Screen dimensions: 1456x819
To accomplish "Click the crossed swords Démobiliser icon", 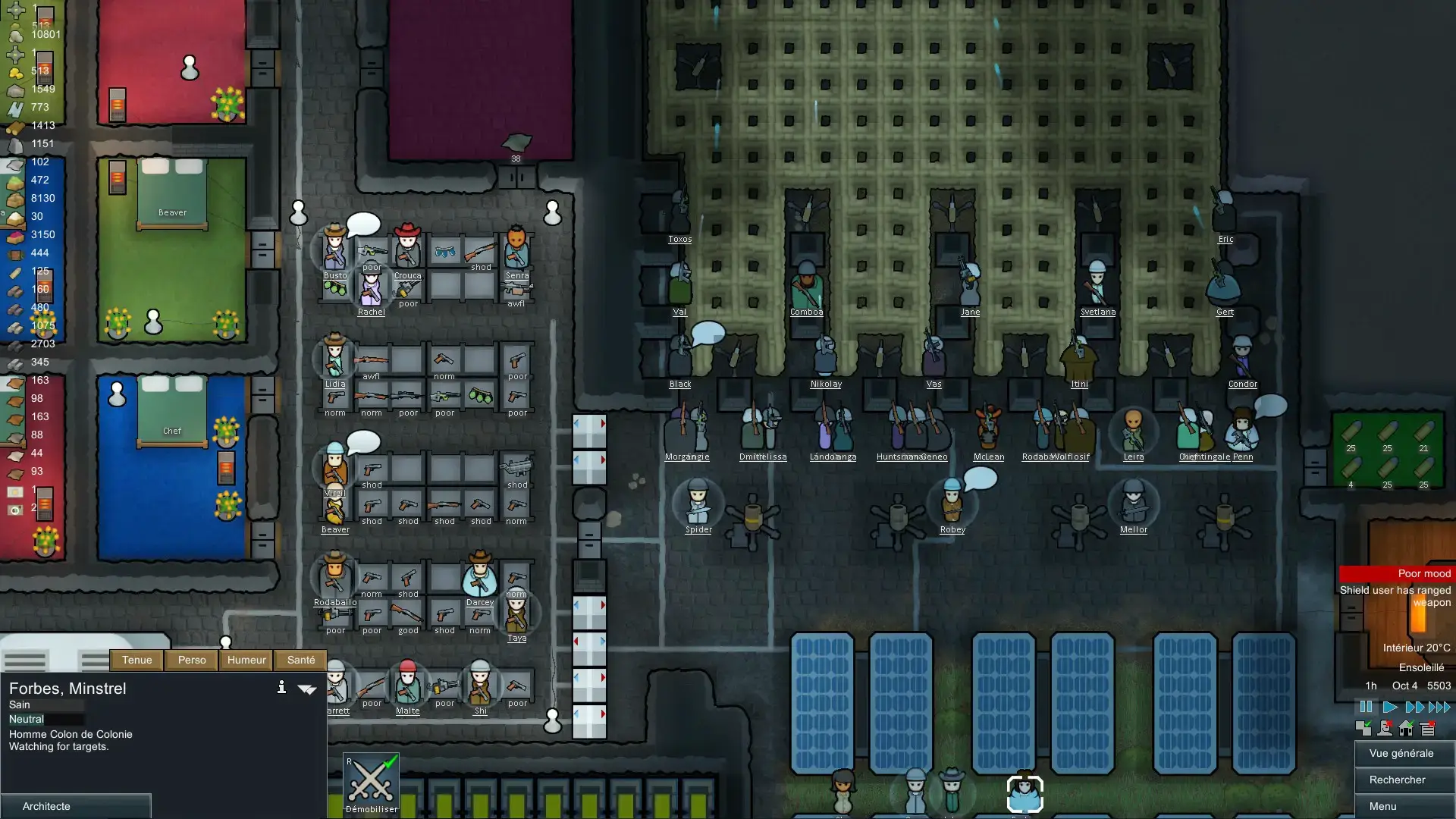I will 371,780.
